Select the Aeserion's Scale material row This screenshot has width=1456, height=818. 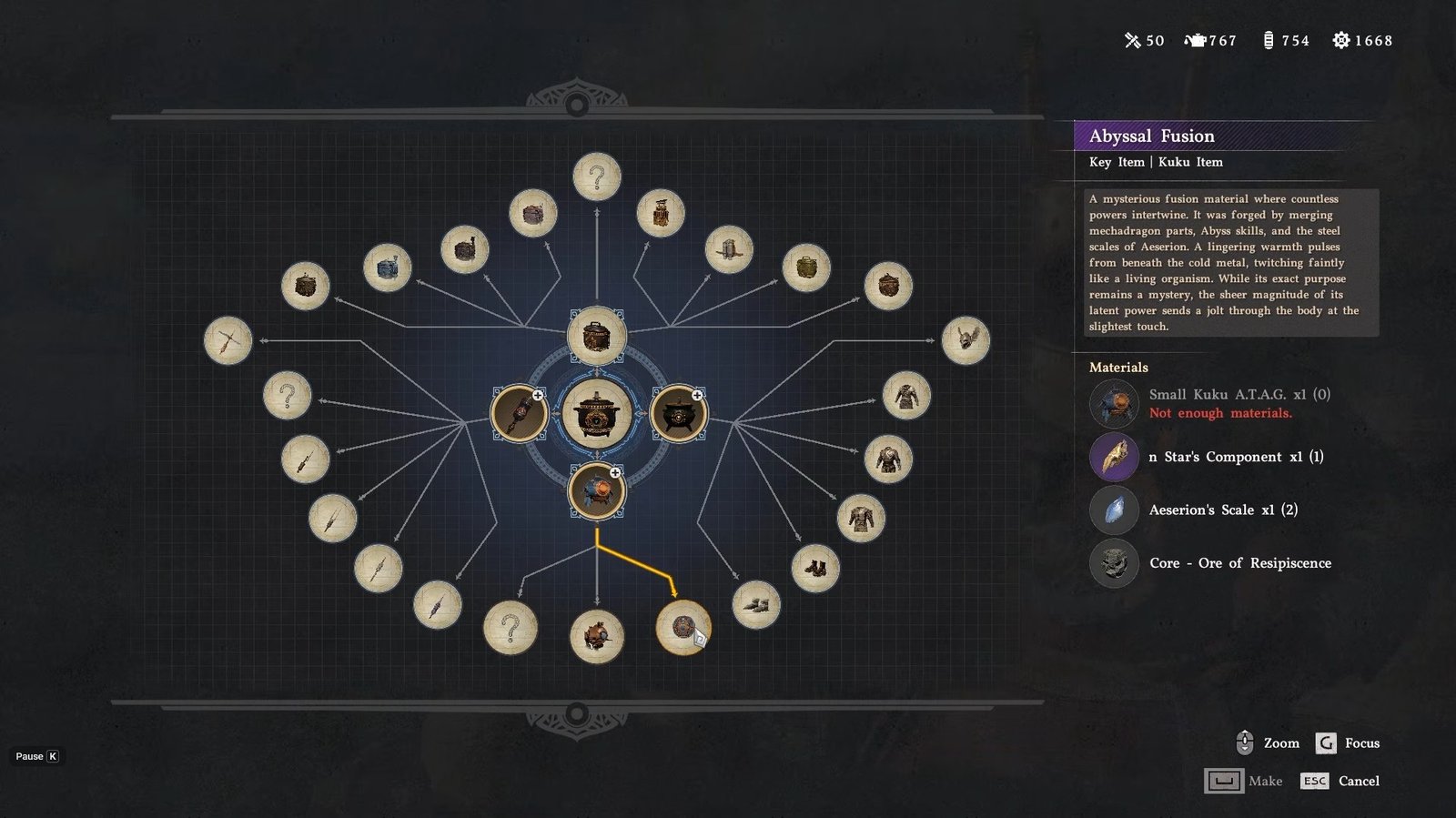(1222, 510)
